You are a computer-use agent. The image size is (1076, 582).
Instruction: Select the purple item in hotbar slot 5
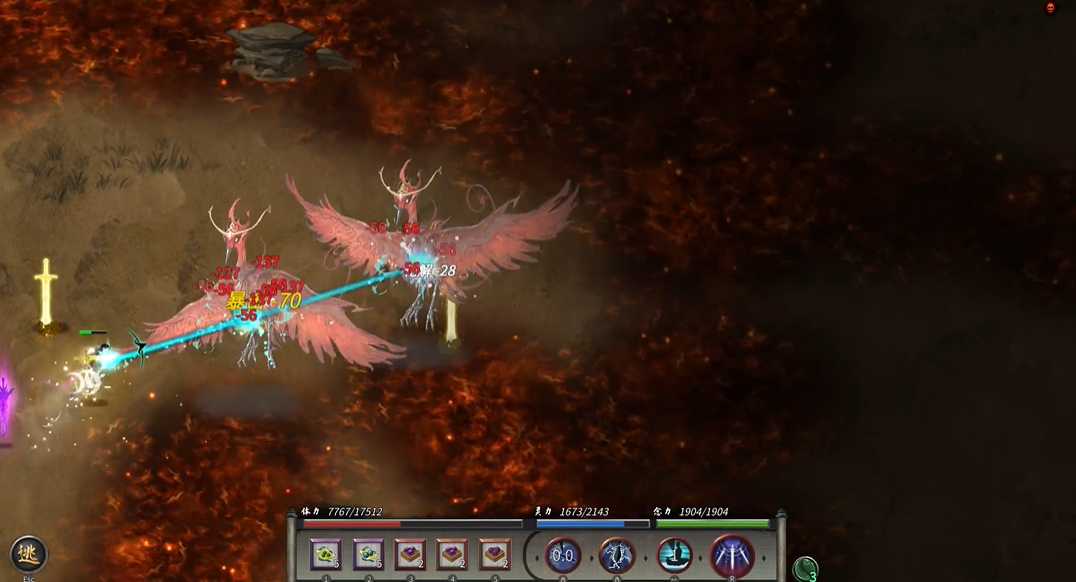pos(494,554)
